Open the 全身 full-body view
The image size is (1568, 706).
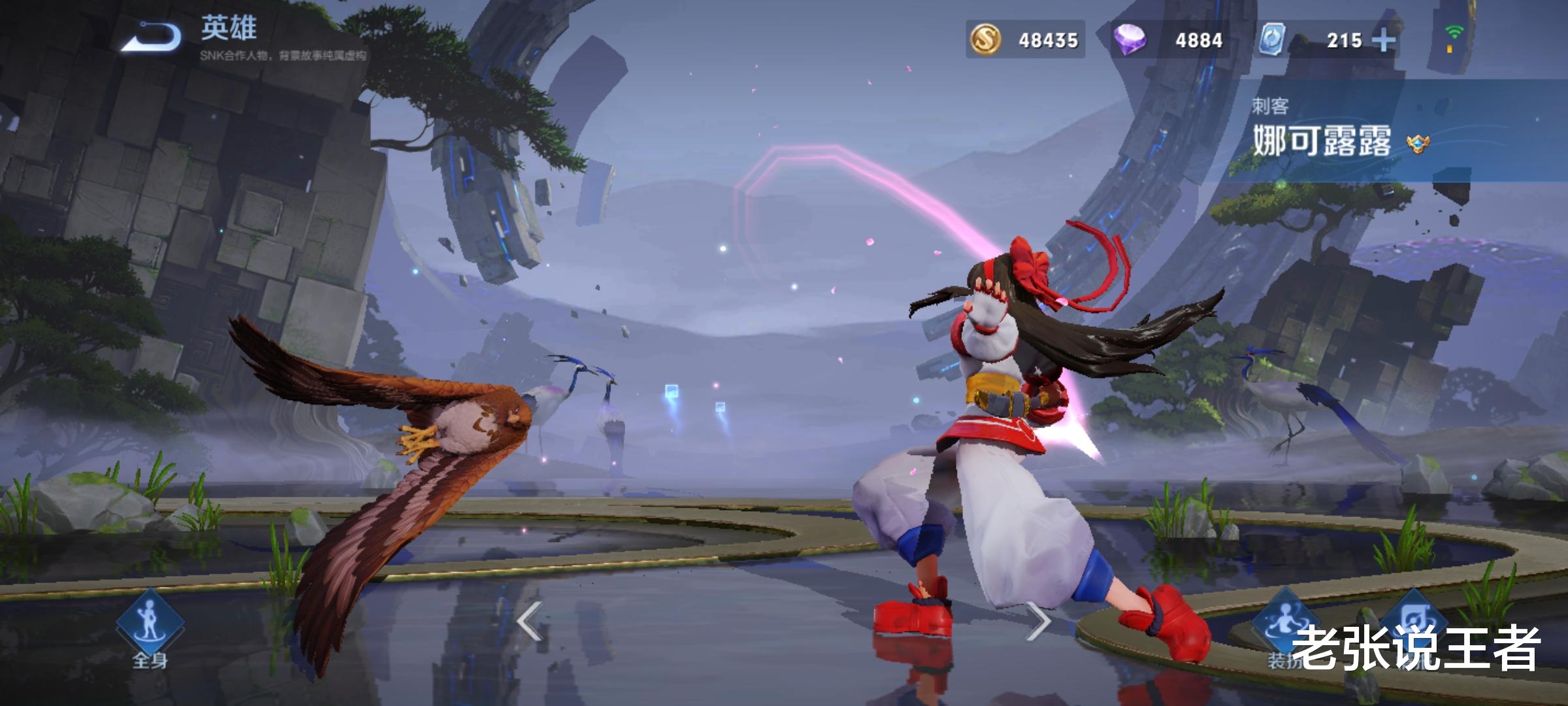[x=150, y=626]
